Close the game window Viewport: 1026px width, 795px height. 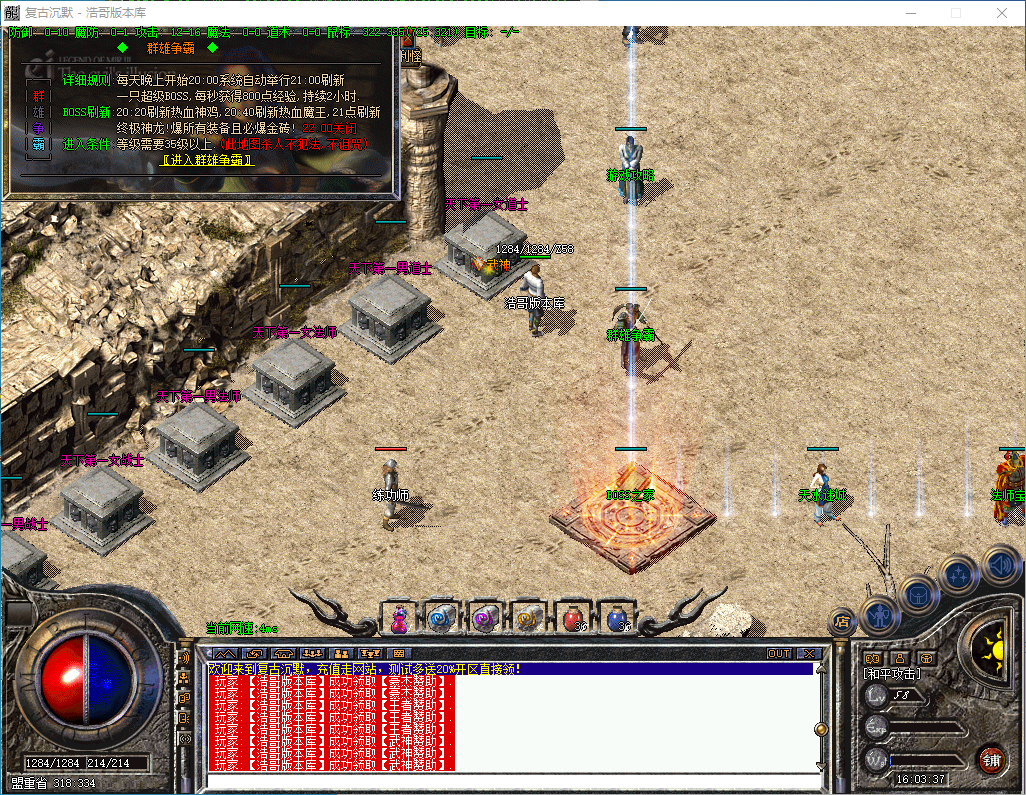click(x=1002, y=14)
